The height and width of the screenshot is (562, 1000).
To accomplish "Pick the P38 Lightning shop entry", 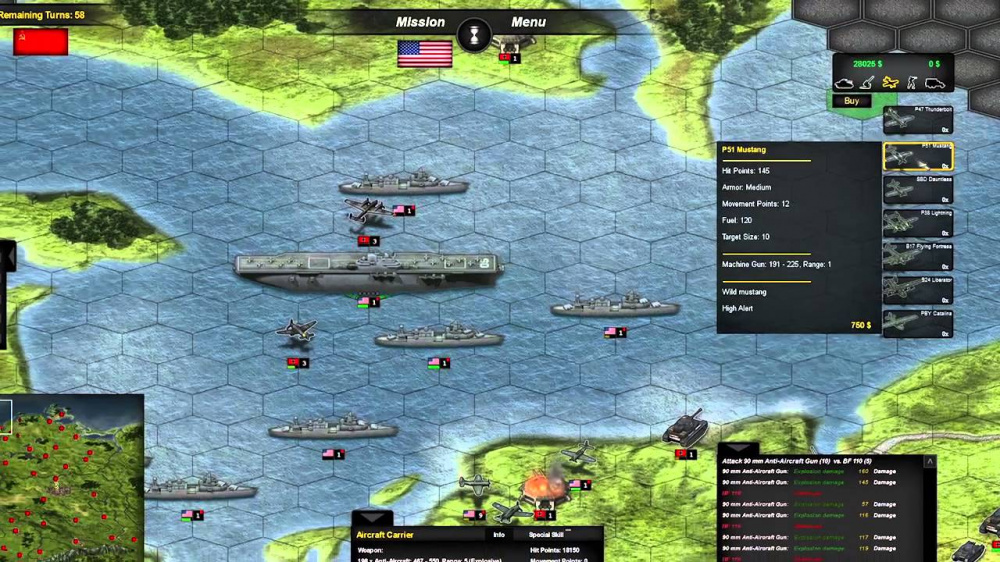I will click(917, 224).
